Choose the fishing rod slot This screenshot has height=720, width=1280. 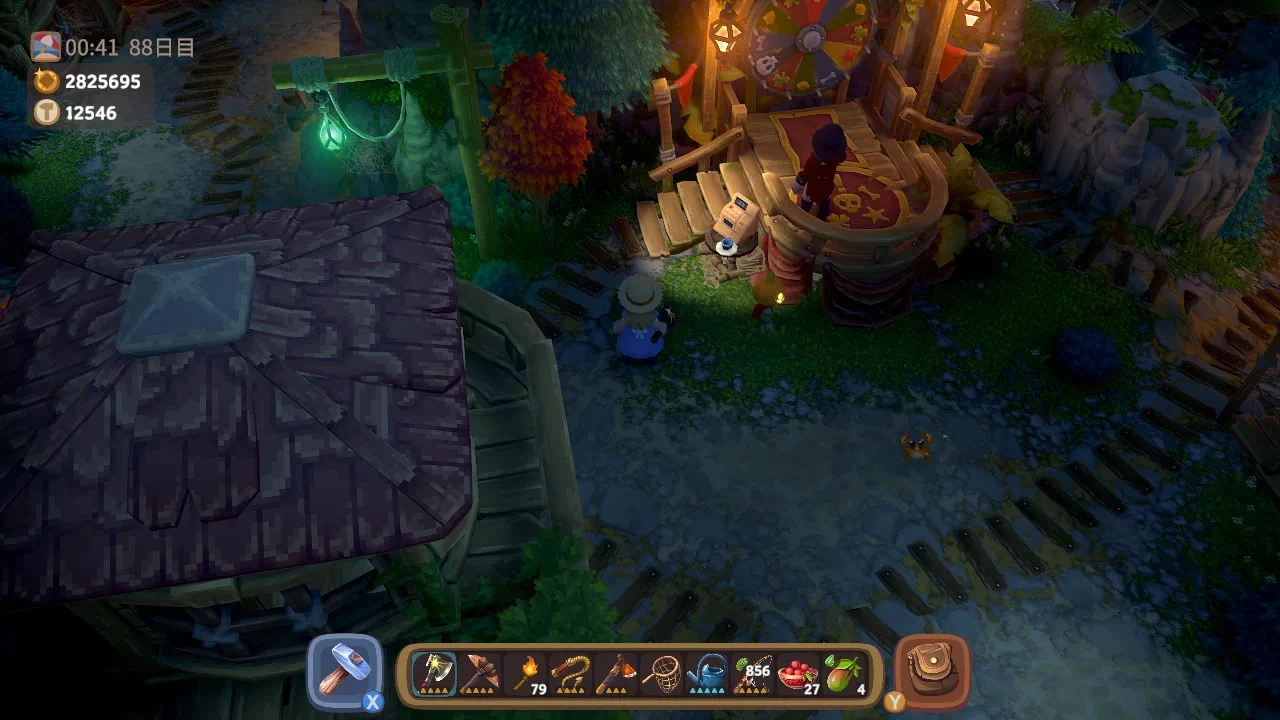coord(752,674)
